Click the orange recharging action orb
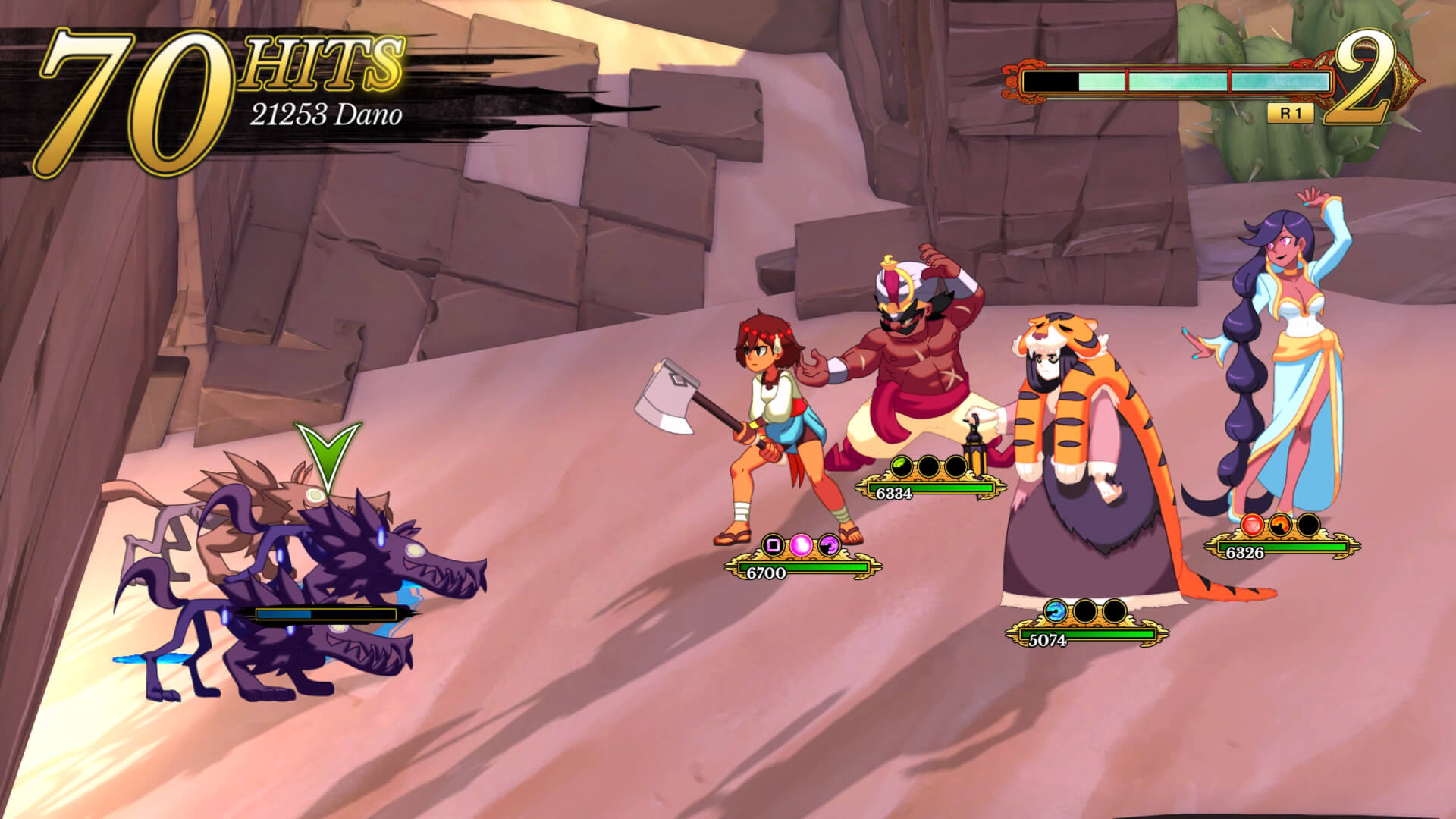Screen dimensions: 1456x819 (1280, 524)
